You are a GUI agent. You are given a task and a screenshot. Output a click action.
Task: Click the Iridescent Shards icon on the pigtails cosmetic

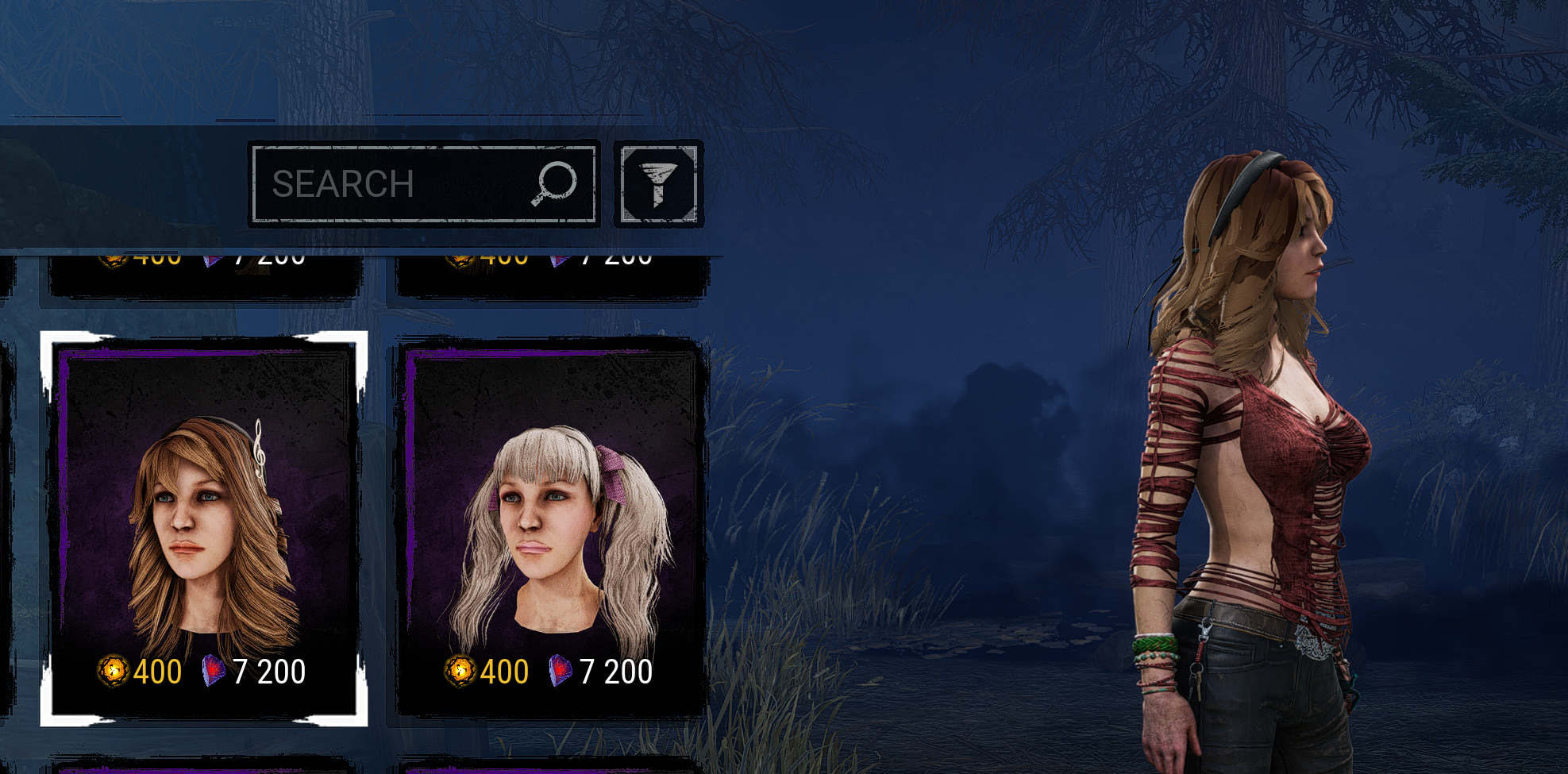(x=560, y=672)
